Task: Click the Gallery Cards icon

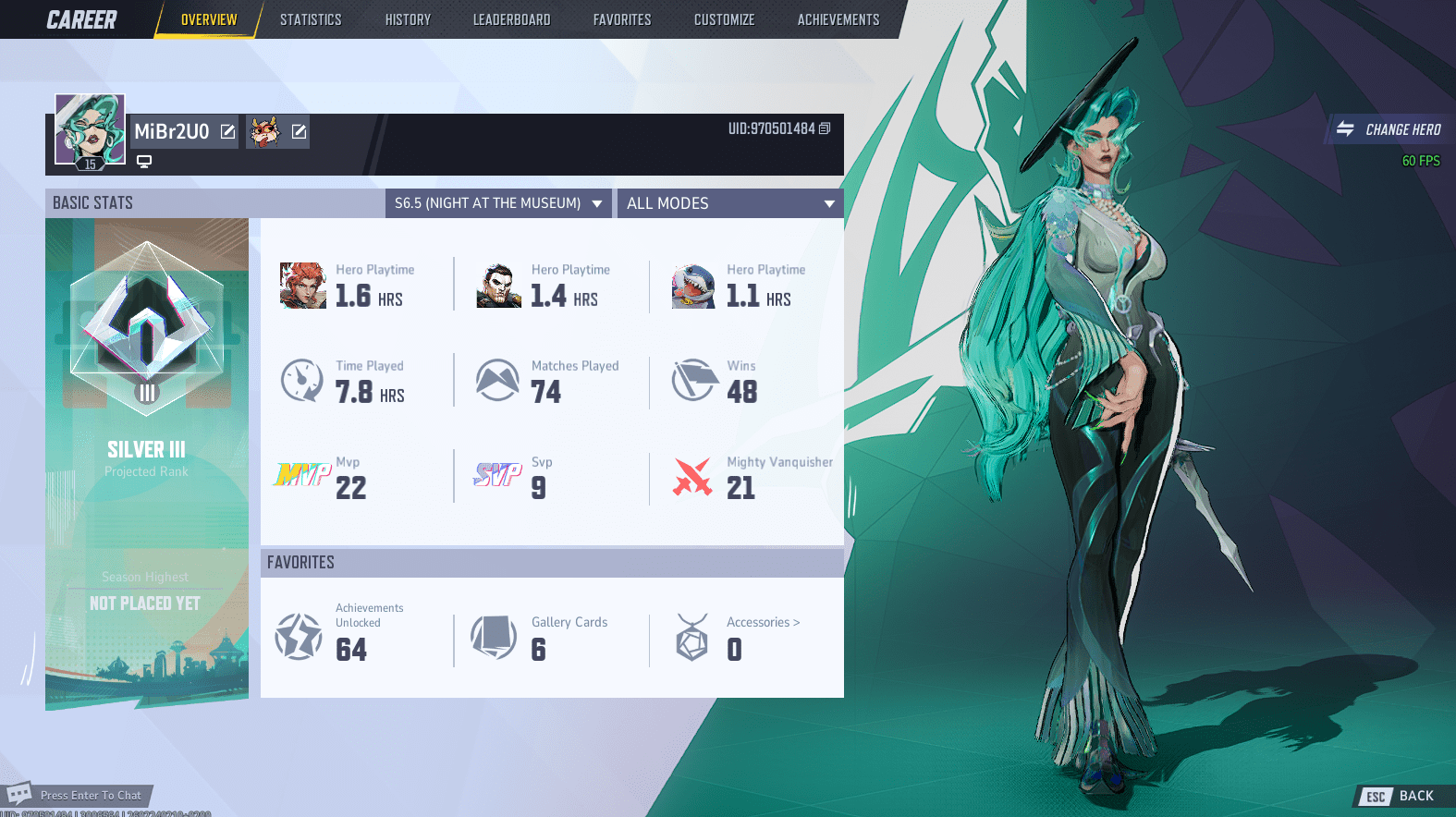Action: pos(495,636)
